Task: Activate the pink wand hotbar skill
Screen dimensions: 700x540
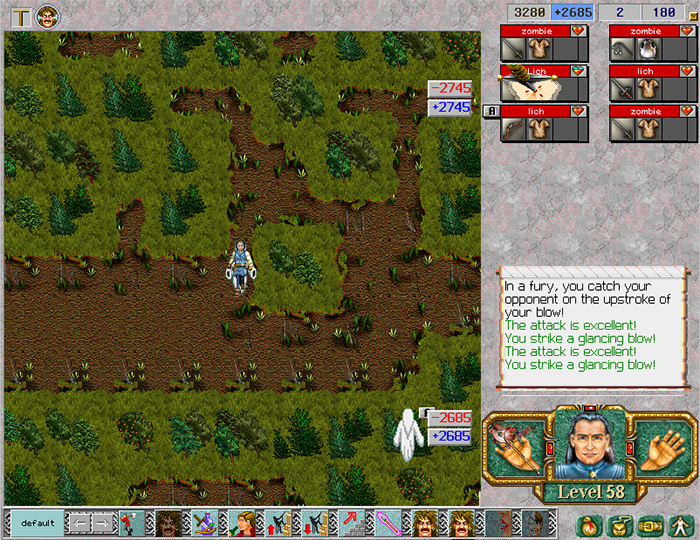Action: (x=387, y=523)
